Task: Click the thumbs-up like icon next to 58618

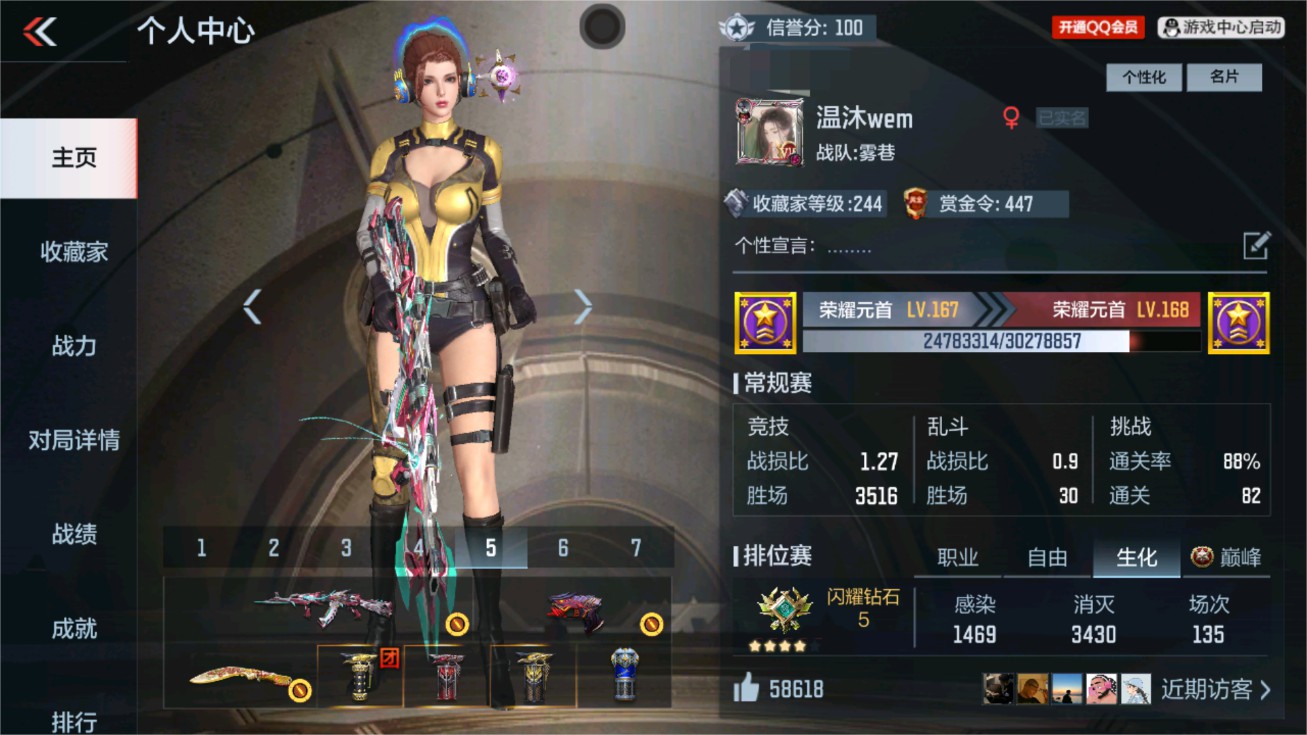Action: pos(744,690)
